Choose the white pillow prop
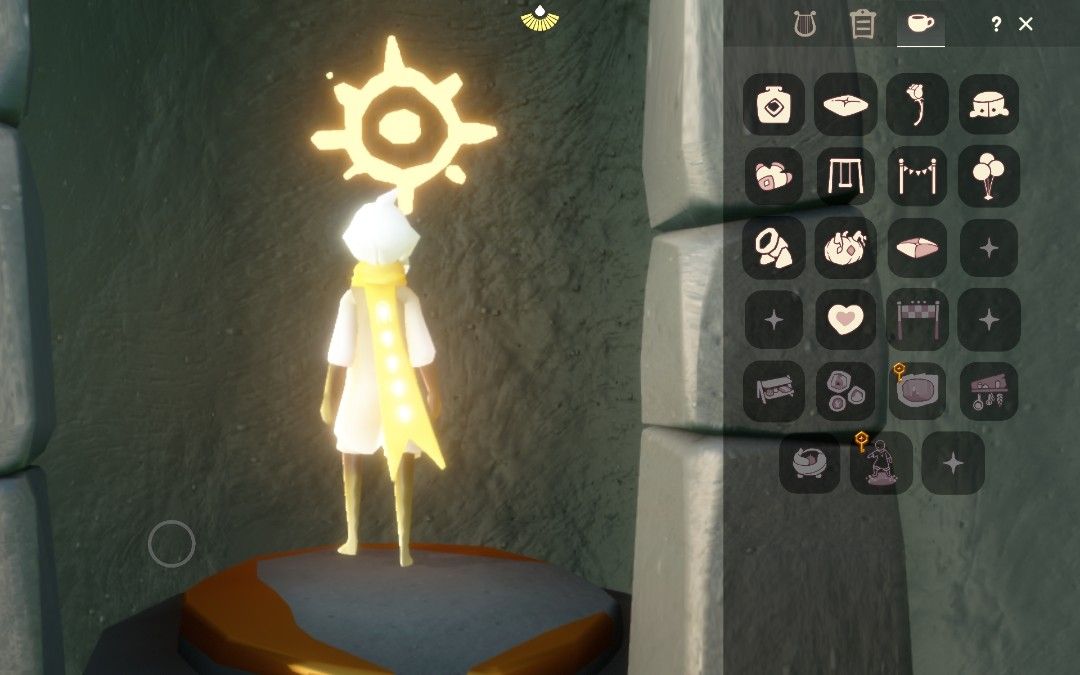Image resolution: width=1080 pixels, height=675 pixels. point(846,104)
